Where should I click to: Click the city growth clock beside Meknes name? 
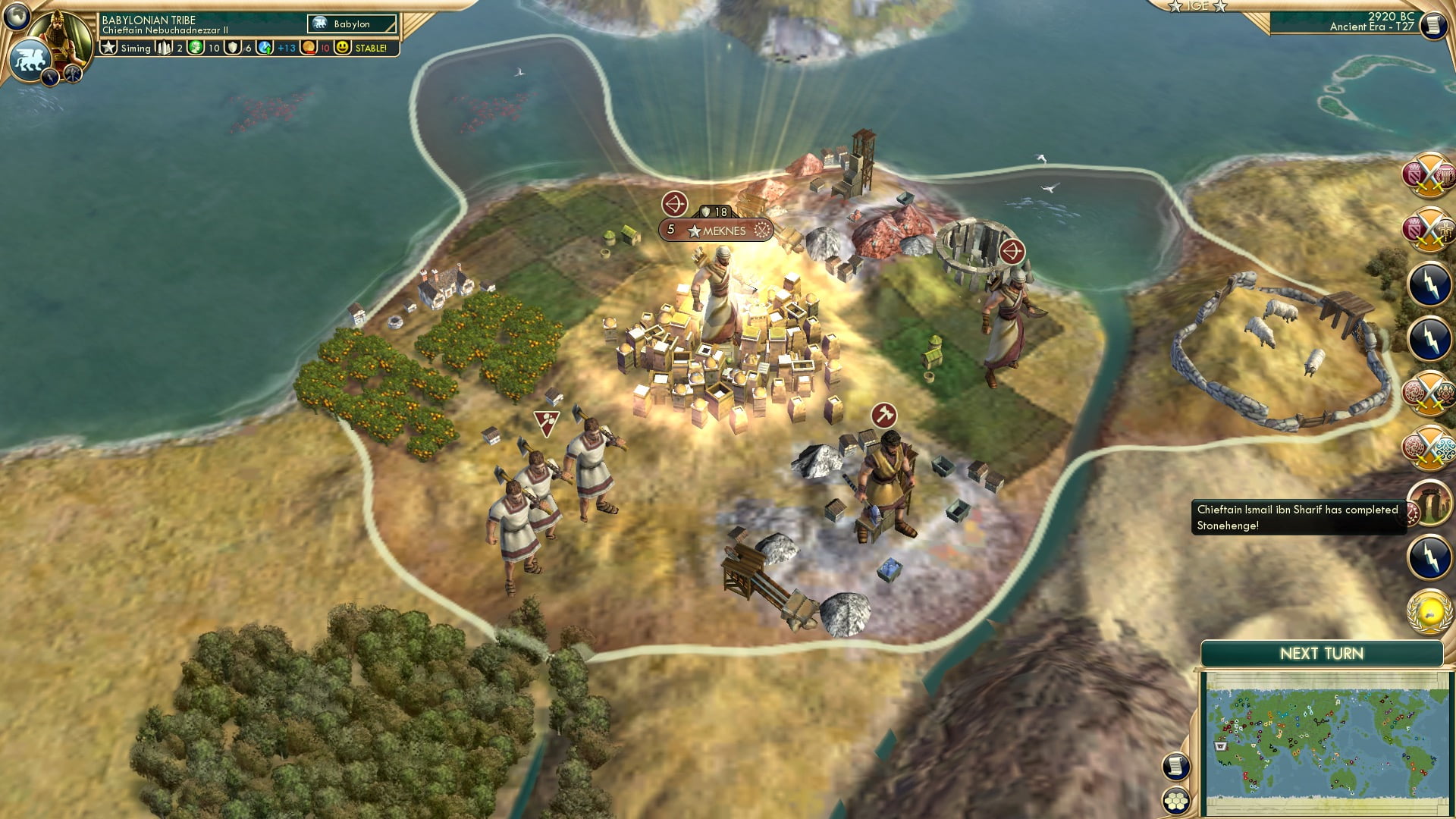tap(761, 230)
